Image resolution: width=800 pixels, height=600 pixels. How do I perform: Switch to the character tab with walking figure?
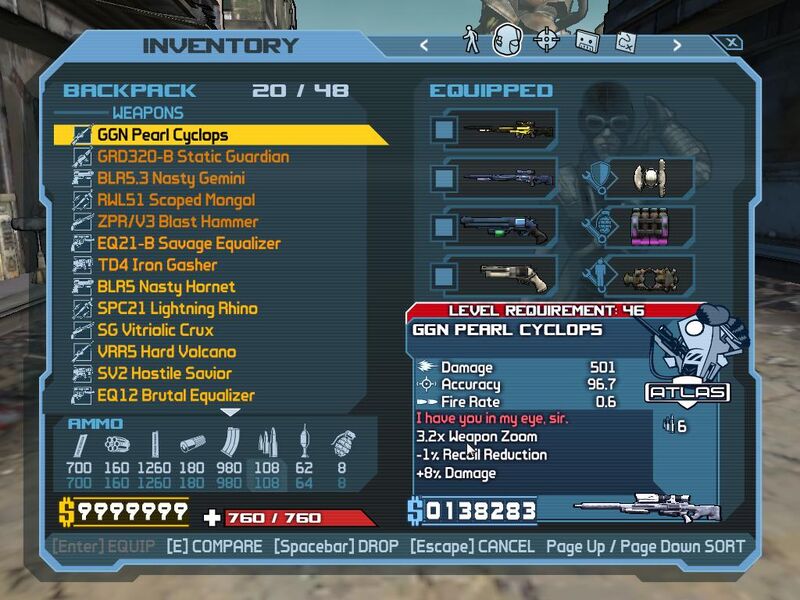pyautogui.click(x=471, y=41)
